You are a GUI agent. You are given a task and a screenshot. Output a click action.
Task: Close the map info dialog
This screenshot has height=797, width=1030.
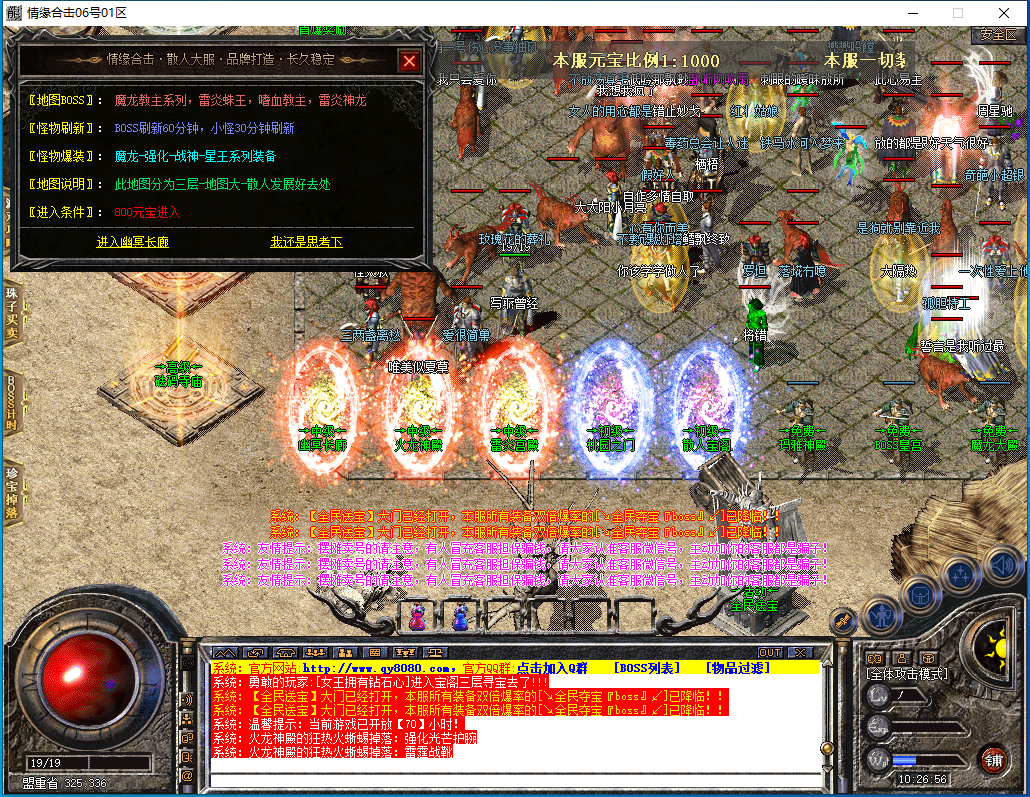408,61
